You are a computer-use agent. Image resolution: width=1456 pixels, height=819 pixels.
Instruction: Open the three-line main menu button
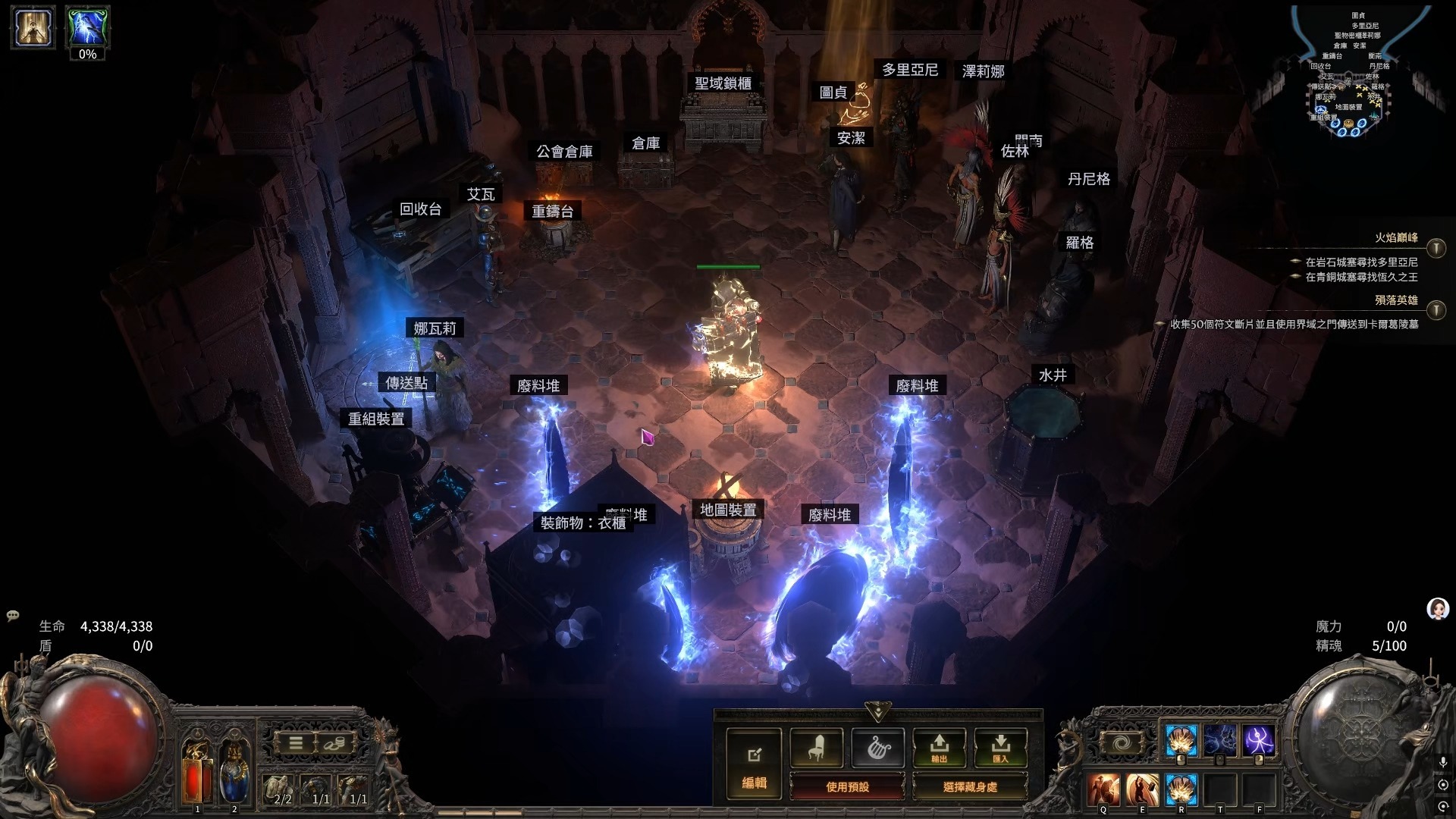(296, 742)
